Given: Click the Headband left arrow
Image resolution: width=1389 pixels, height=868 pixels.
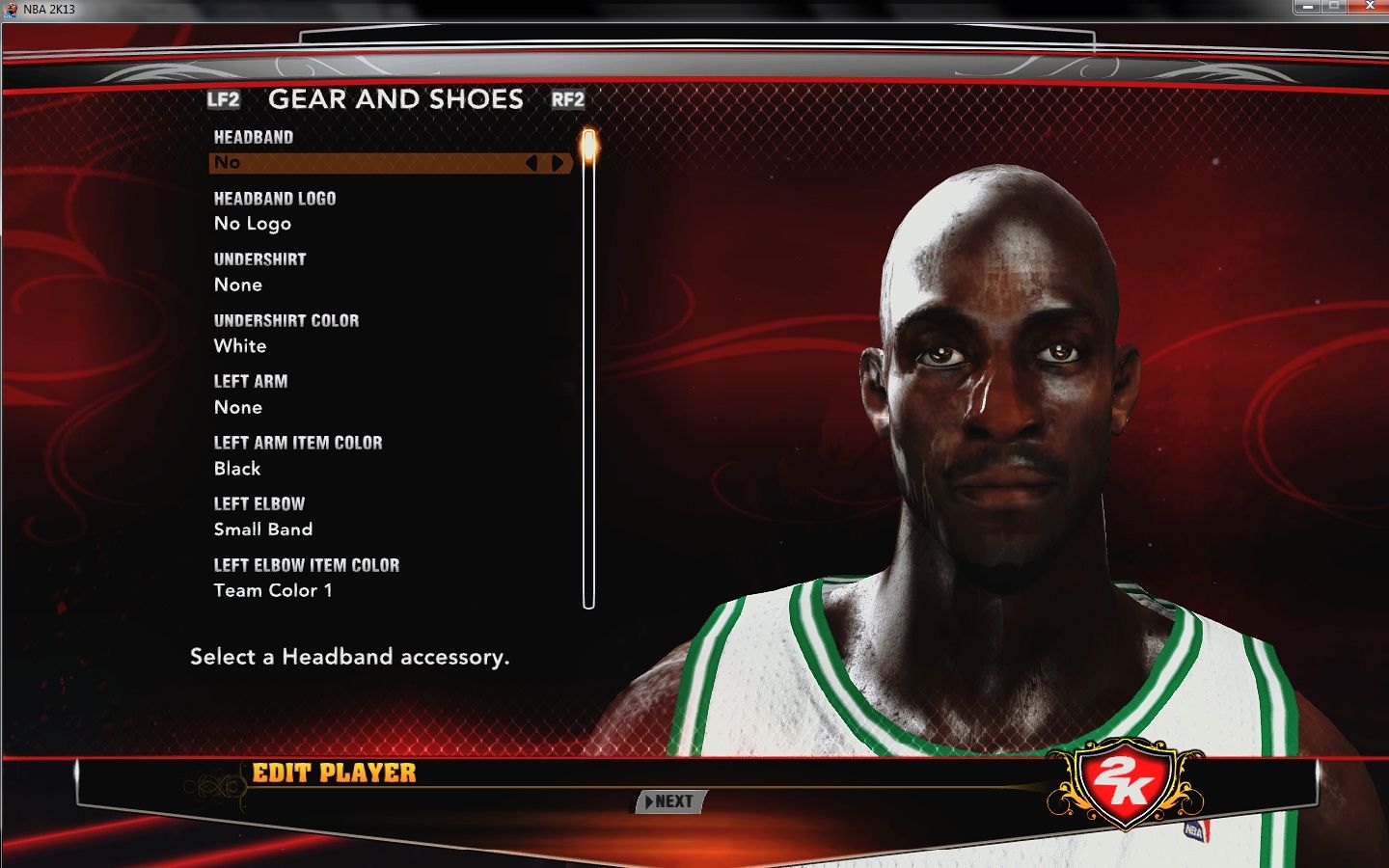Looking at the screenshot, I should point(531,163).
